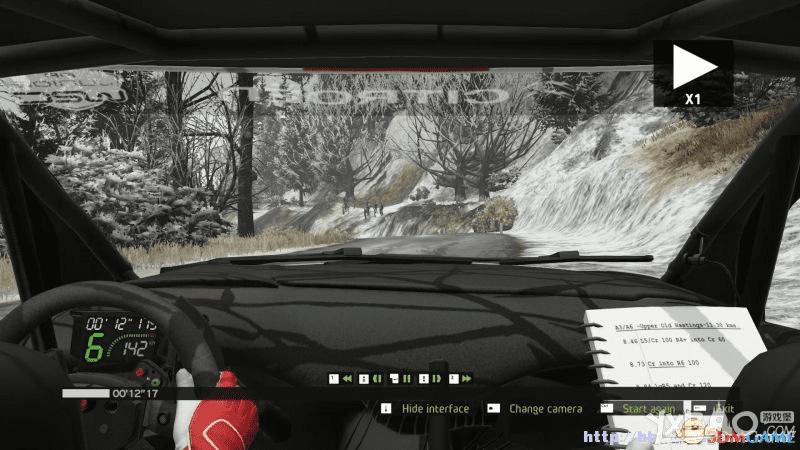Step the replay backward one frame
The width and height of the screenshot is (800, 450).
tap(376, 379)
